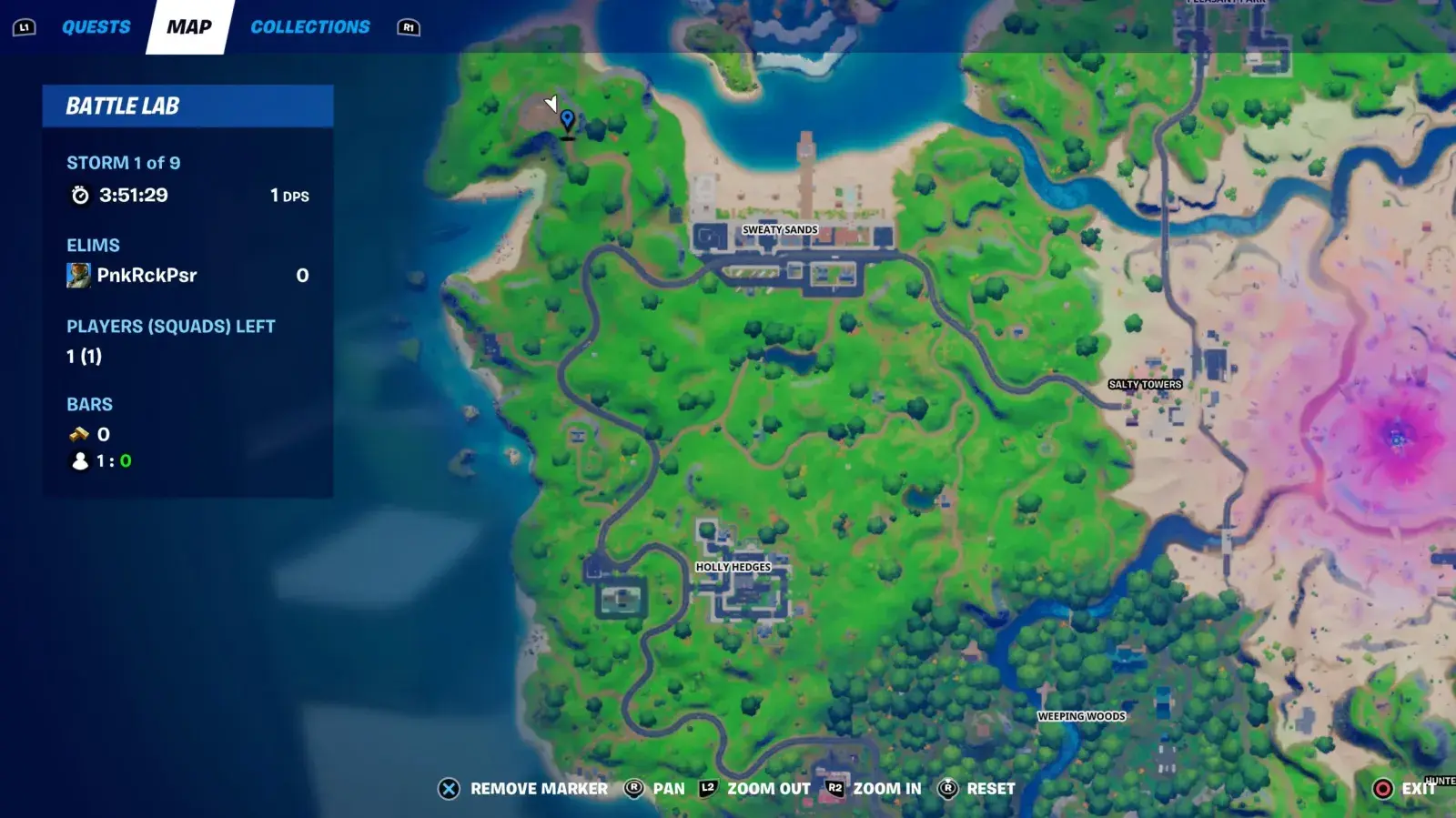1456x818 pixels.
Task: Click the stopwatch icon next to storm timer
Action: 80,194
